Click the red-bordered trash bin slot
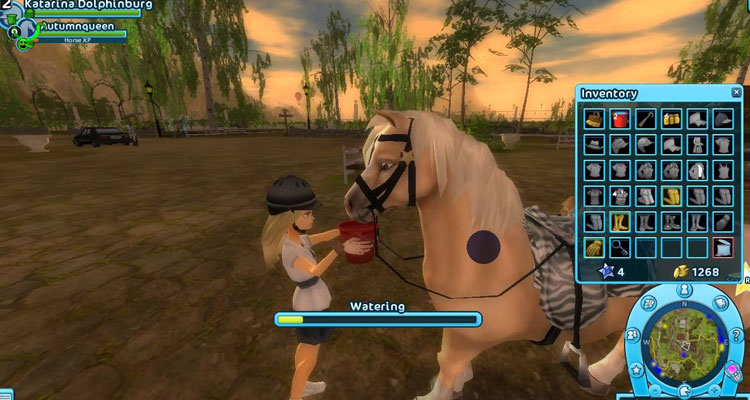 tap(723, 246)
